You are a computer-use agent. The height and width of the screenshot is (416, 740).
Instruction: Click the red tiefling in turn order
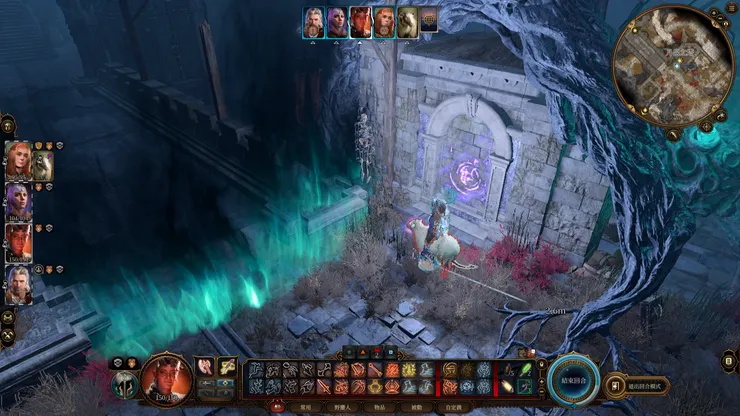360,20
